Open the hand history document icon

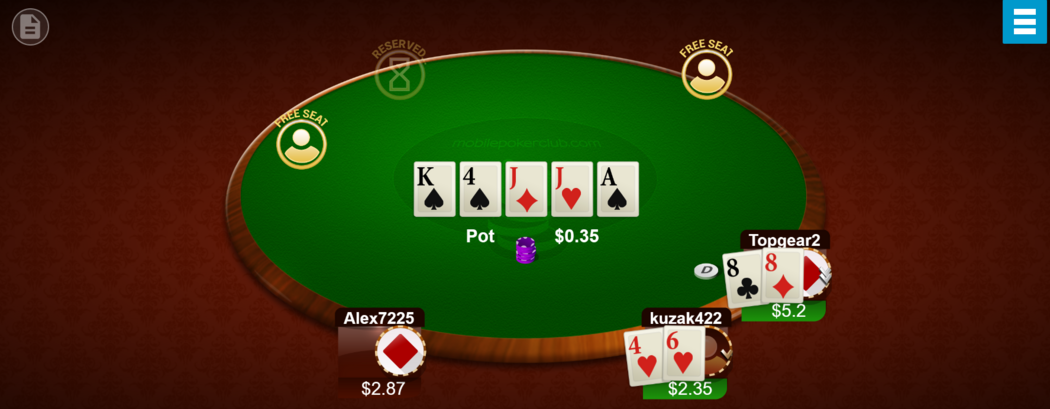[x=30, y=27]
